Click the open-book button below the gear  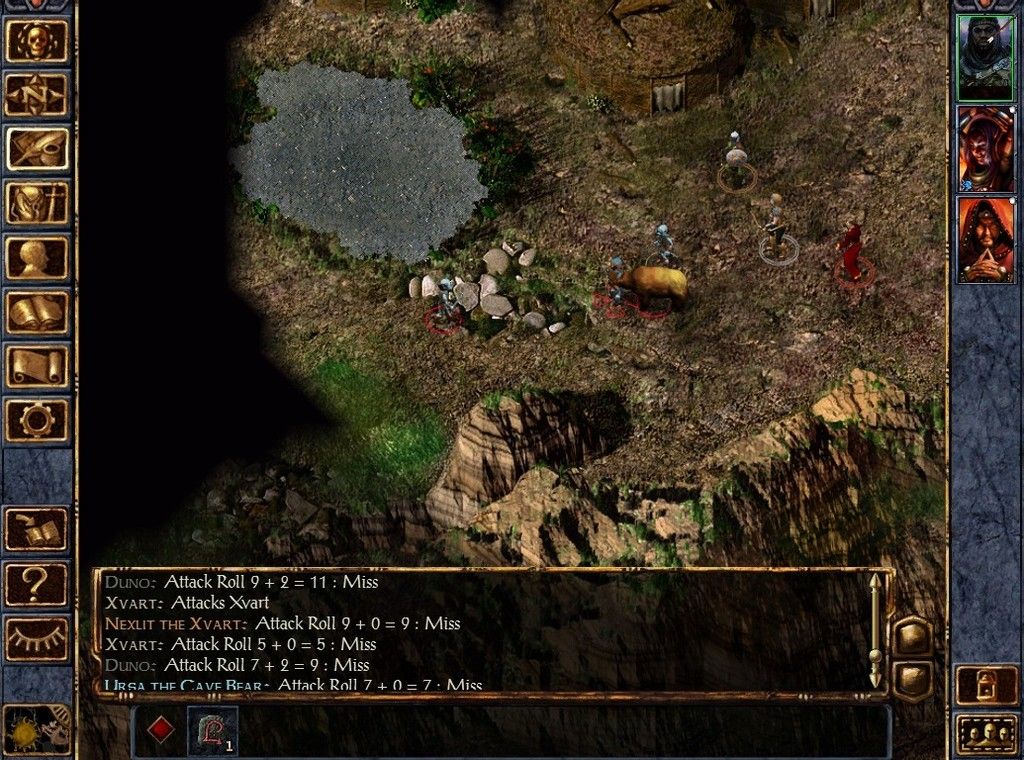(38, 529)
